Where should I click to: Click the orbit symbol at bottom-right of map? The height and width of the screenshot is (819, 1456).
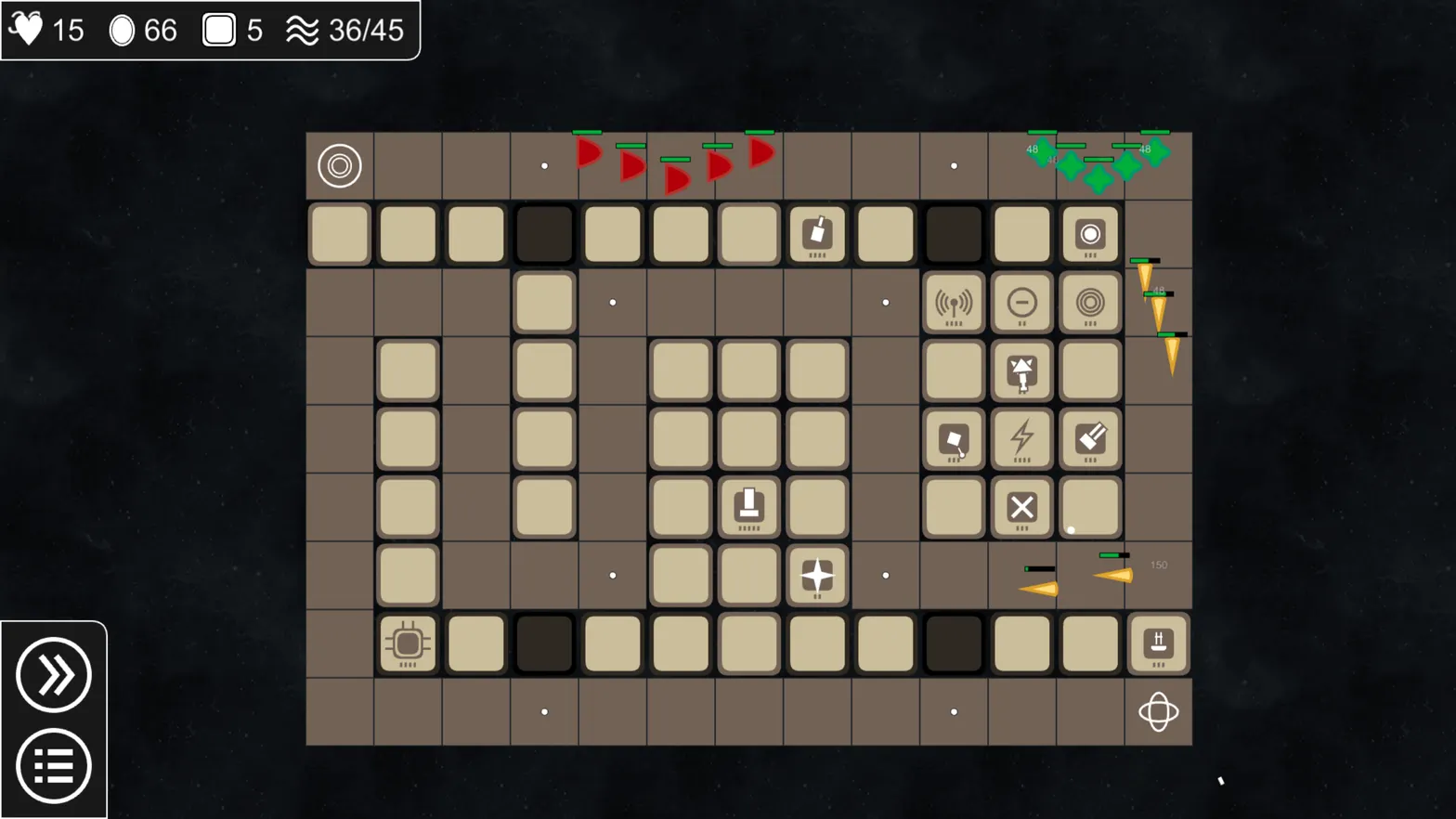click(x=1158, y=713)
